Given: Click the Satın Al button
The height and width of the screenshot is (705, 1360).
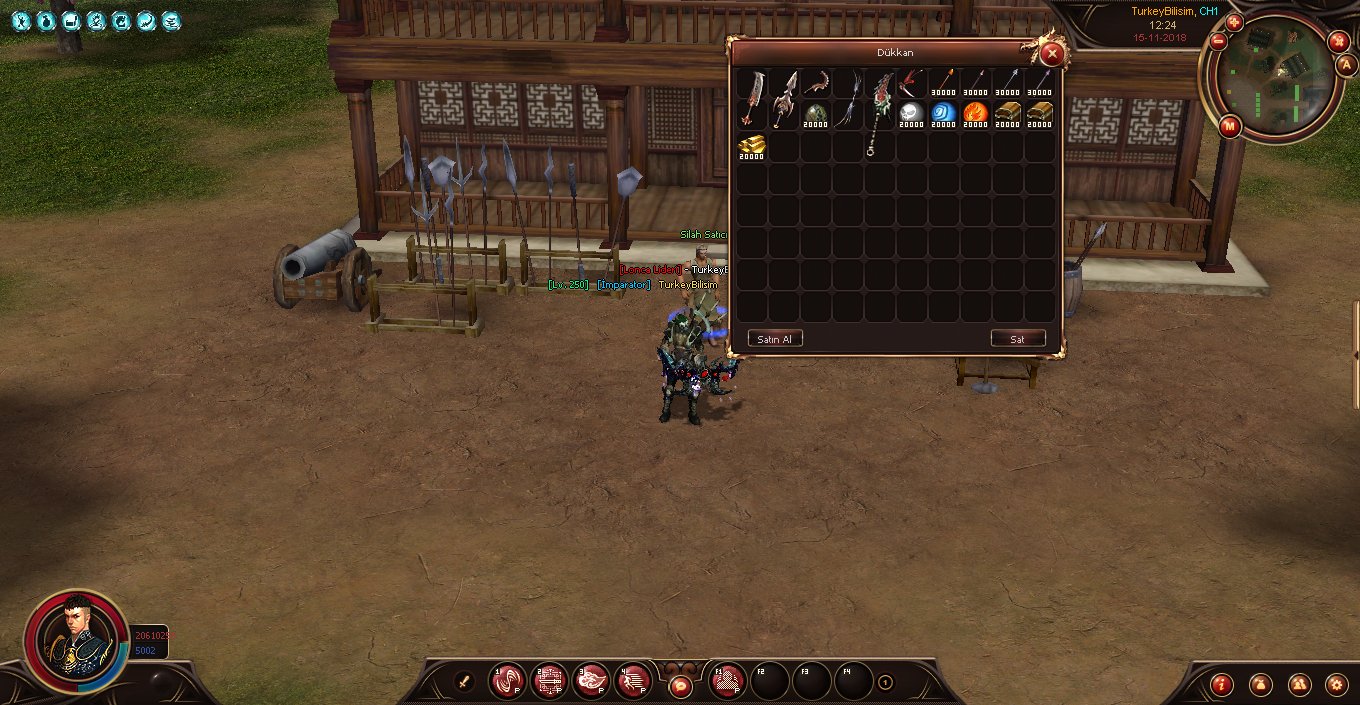Looking at the screenshot, I should (x=775, y=339).
